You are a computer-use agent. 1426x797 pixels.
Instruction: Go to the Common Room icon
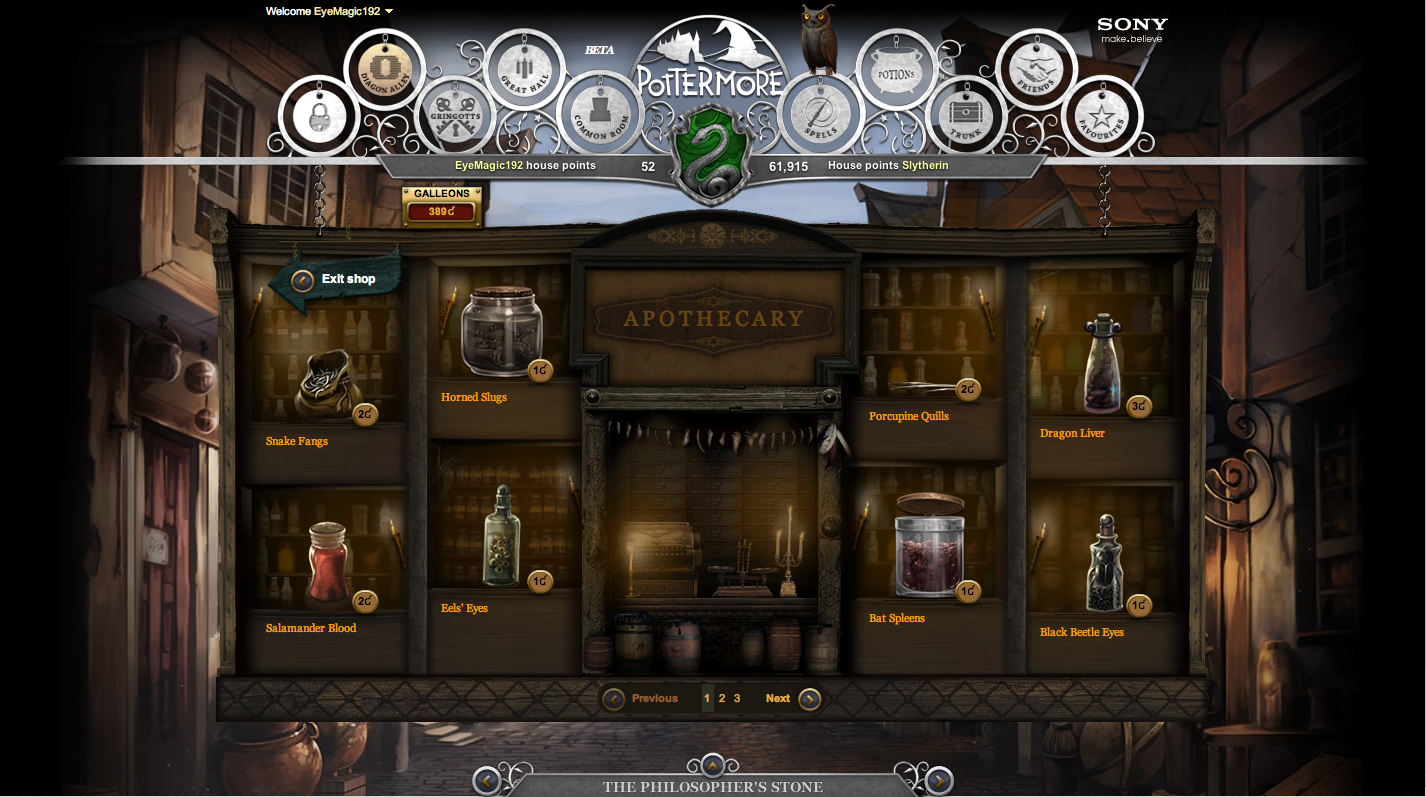[600, 113]
